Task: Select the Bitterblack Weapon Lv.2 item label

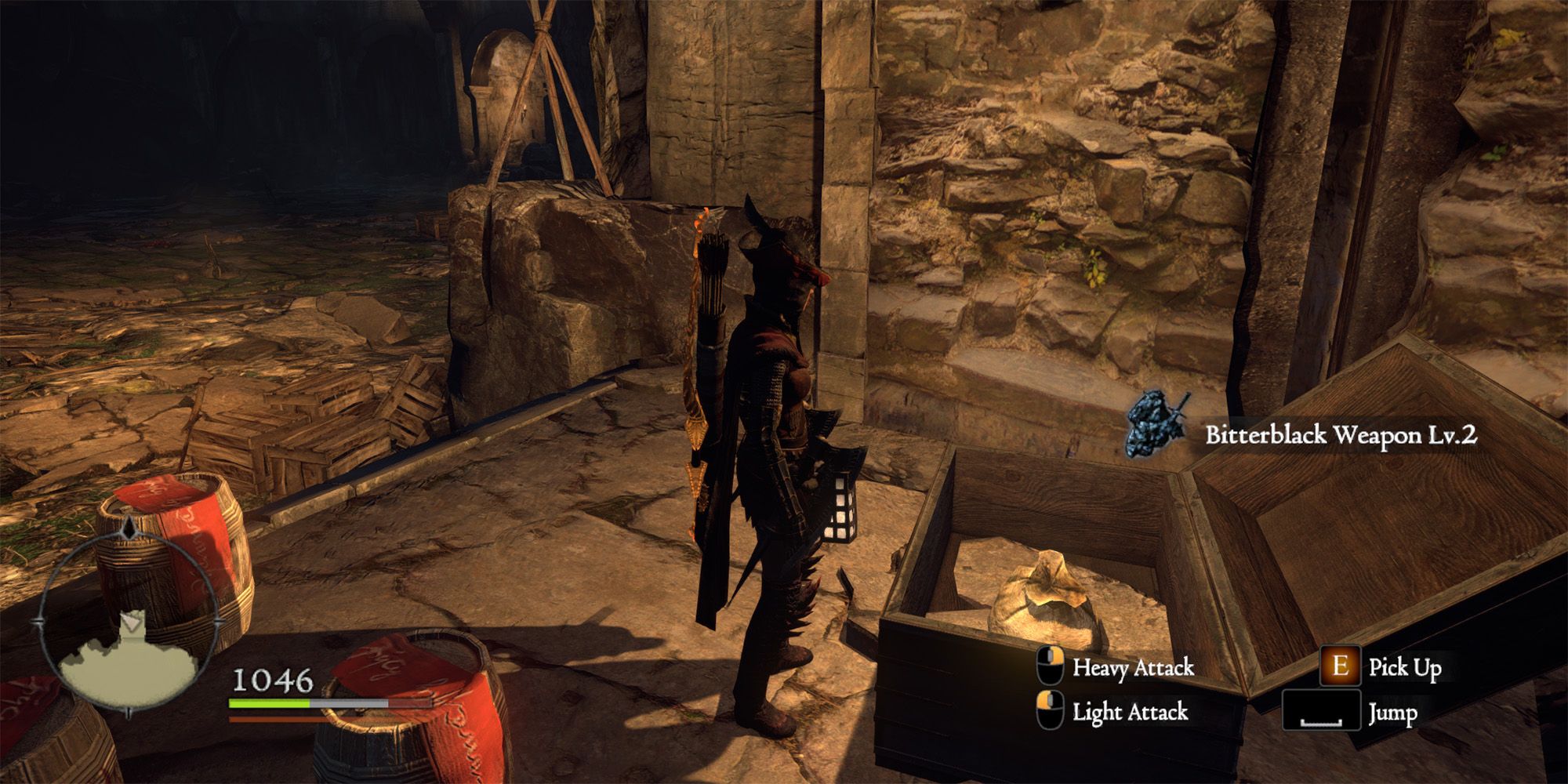Action: coord(1341,435)
